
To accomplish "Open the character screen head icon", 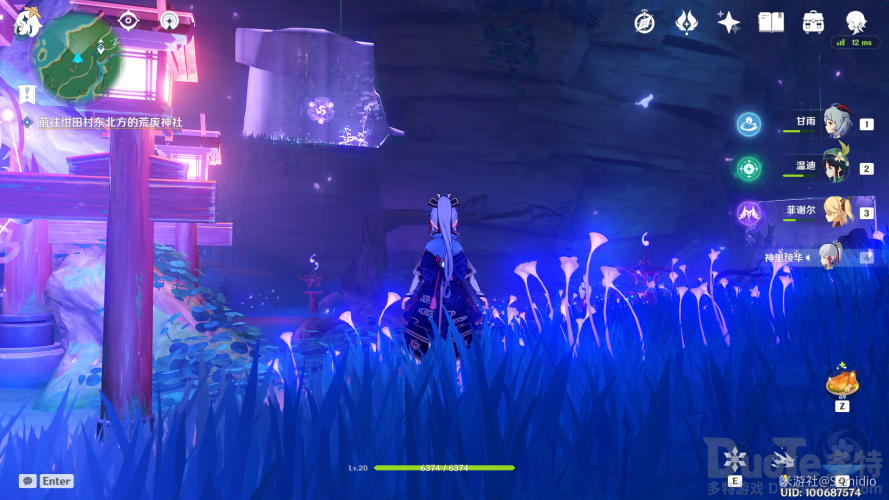I will click(855, 22).
